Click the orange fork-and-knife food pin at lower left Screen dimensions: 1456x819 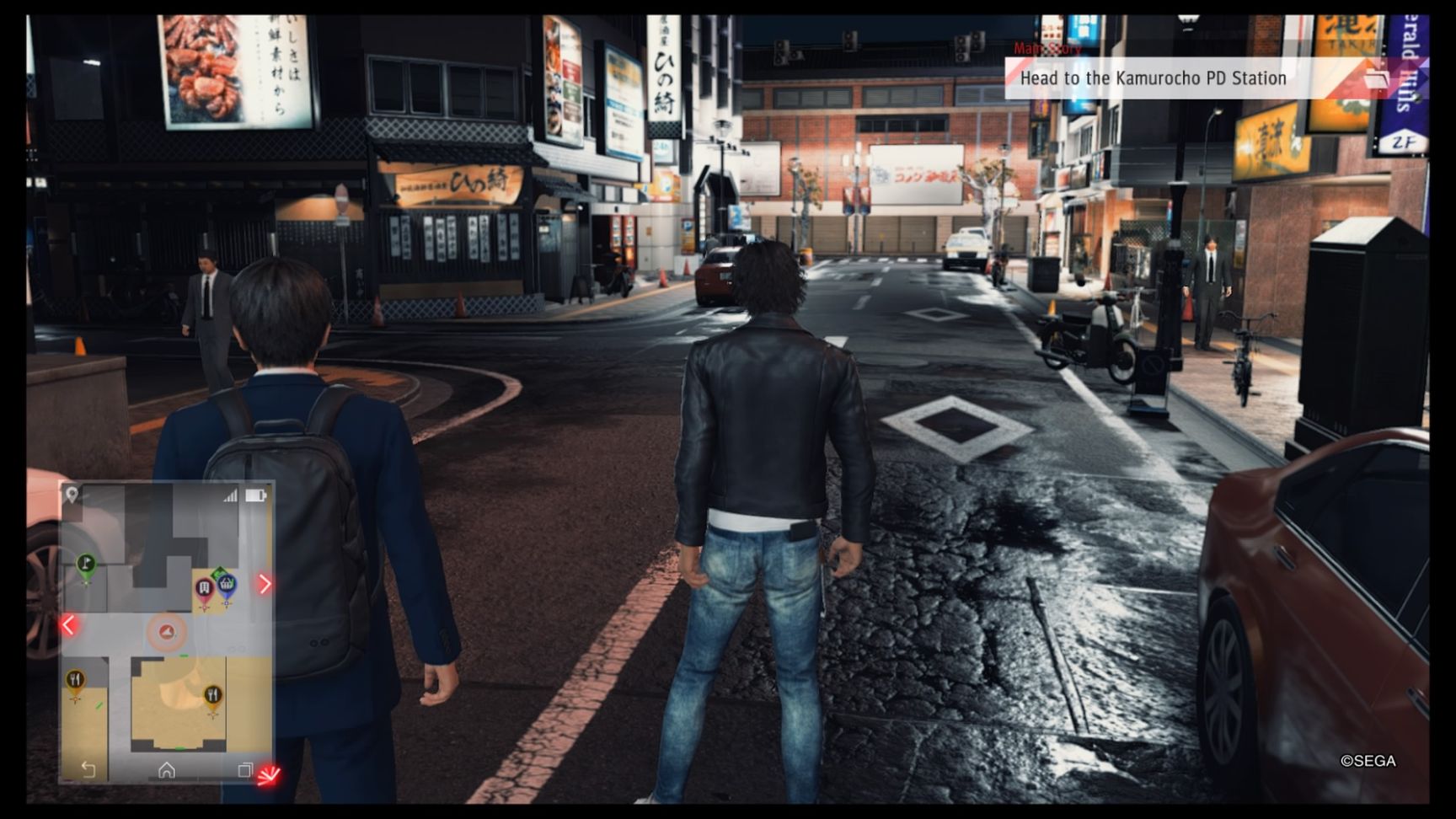75,677
